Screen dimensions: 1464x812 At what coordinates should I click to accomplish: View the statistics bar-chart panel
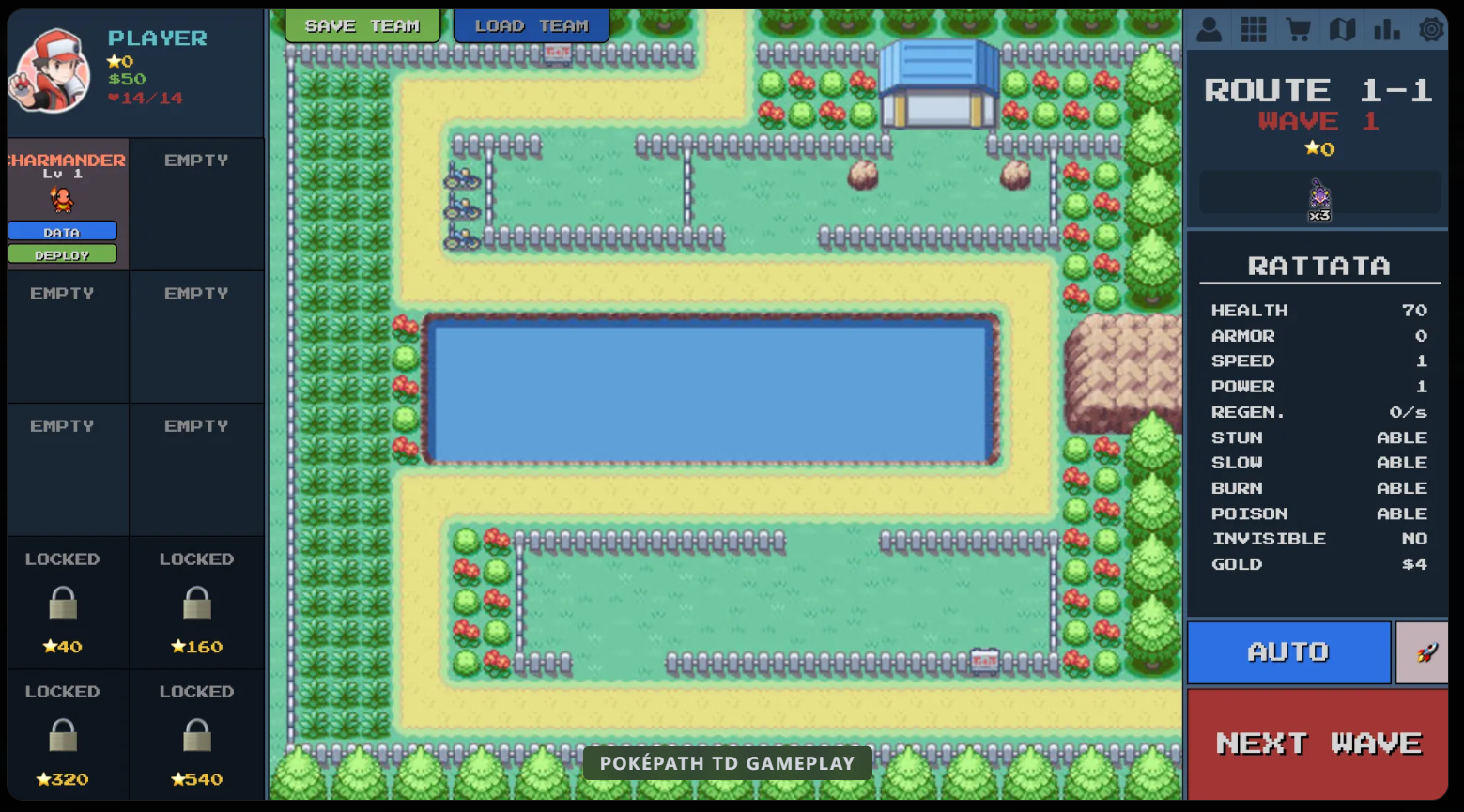tap(1387, 29)
